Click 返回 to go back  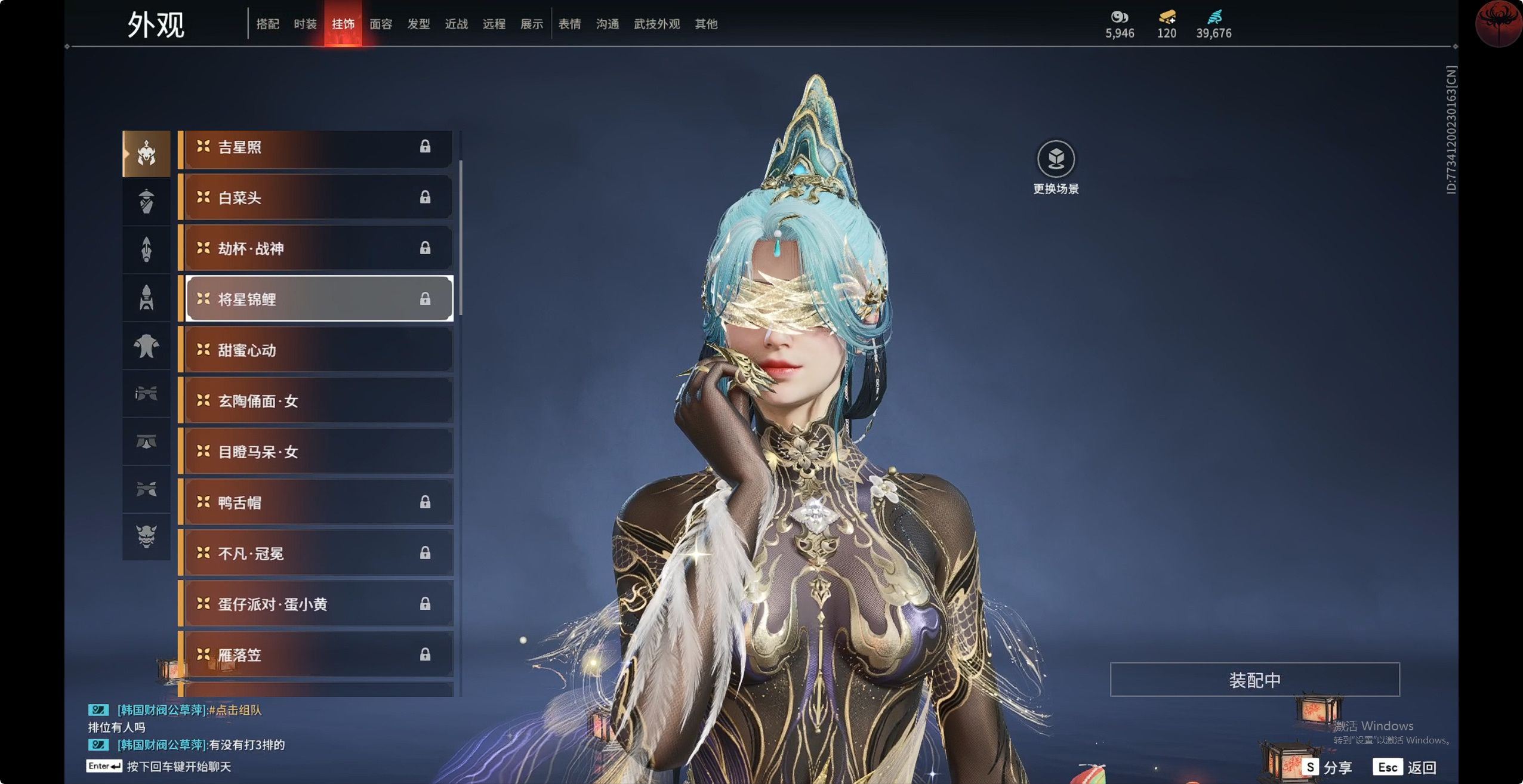1405,767
